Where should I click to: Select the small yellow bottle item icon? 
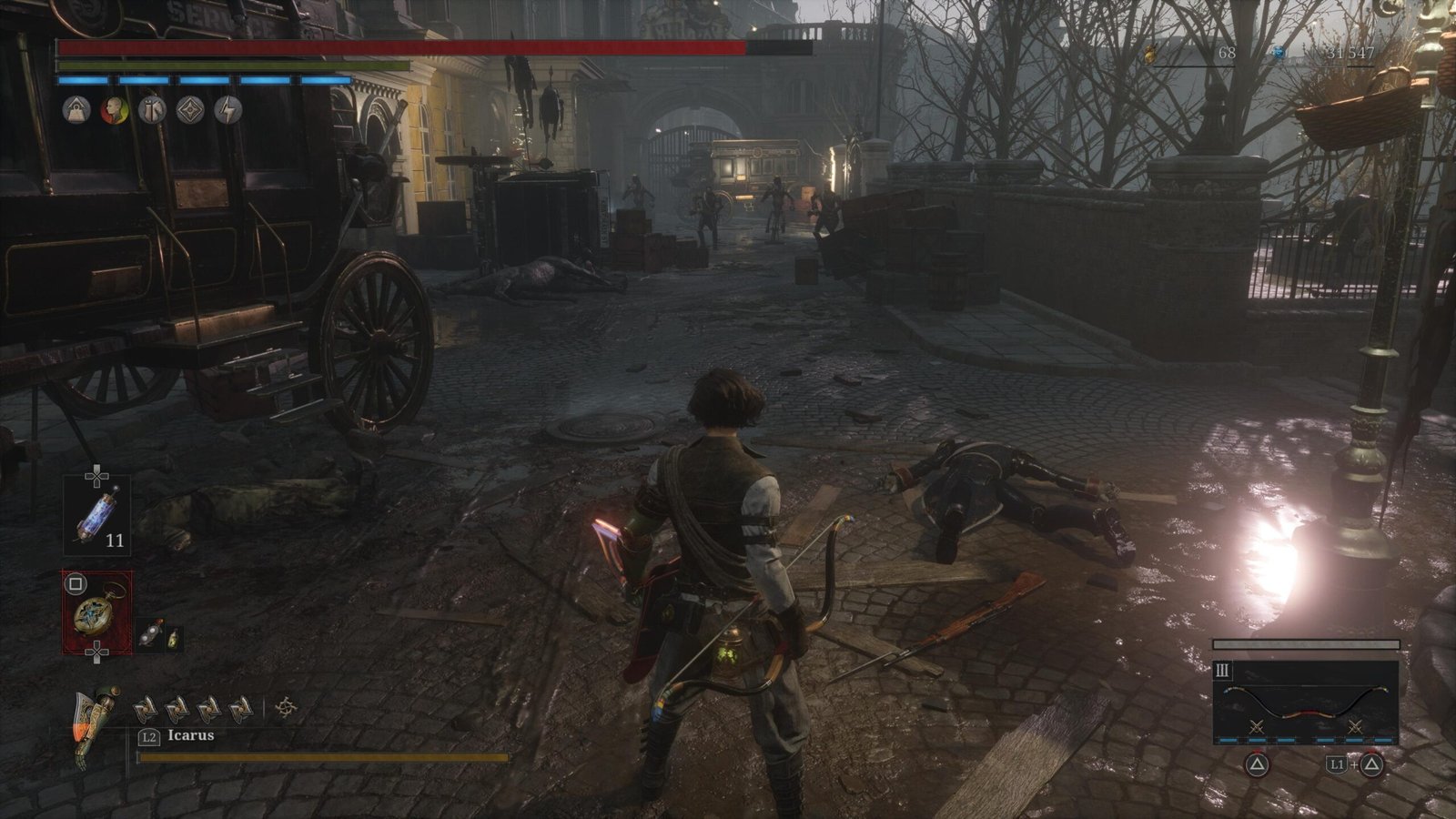tap(171, 638)
